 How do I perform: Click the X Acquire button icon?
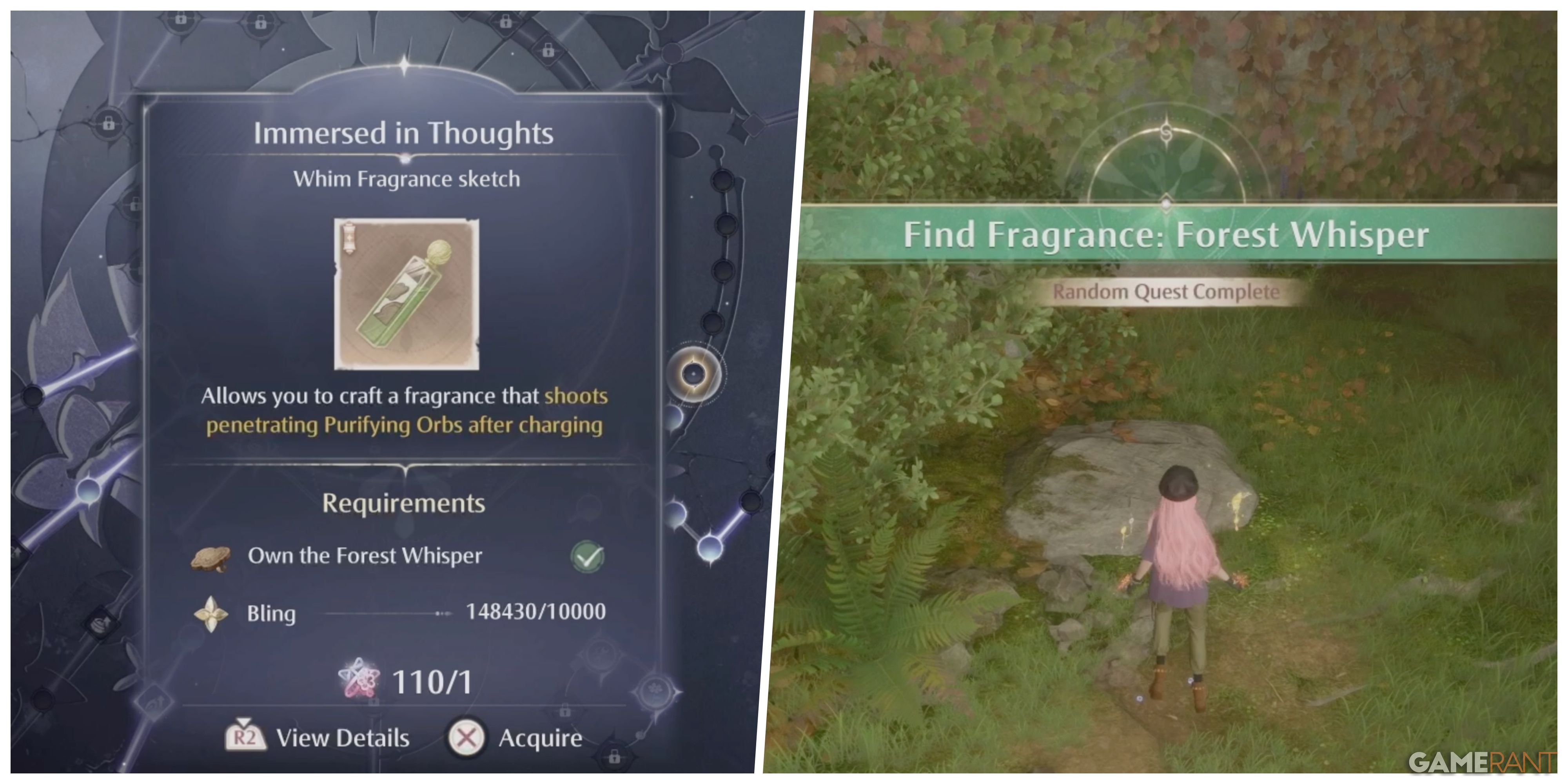(x=469, y=738)
